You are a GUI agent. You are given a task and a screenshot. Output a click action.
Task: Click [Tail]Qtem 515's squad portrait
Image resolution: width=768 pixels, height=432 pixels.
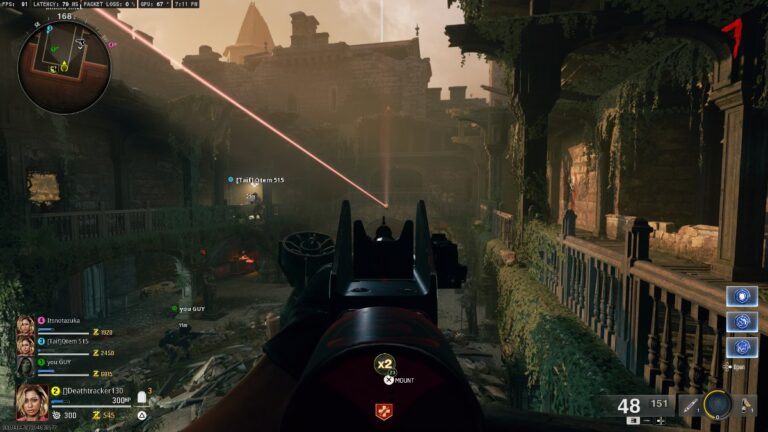pyautogui.click(x=25, y=346)
